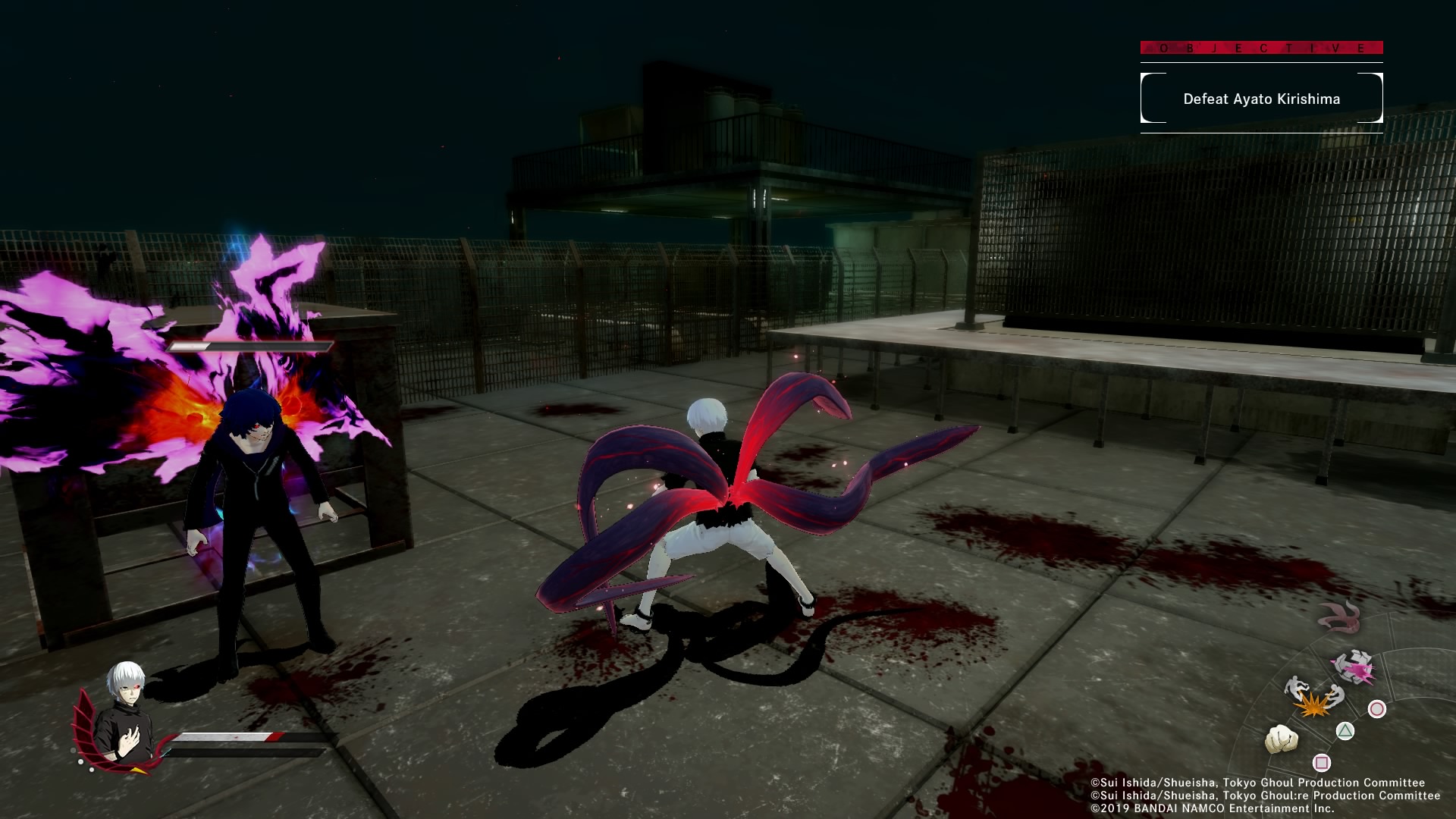Click the Bandai Namco copyright text

tap(1212, 808)
